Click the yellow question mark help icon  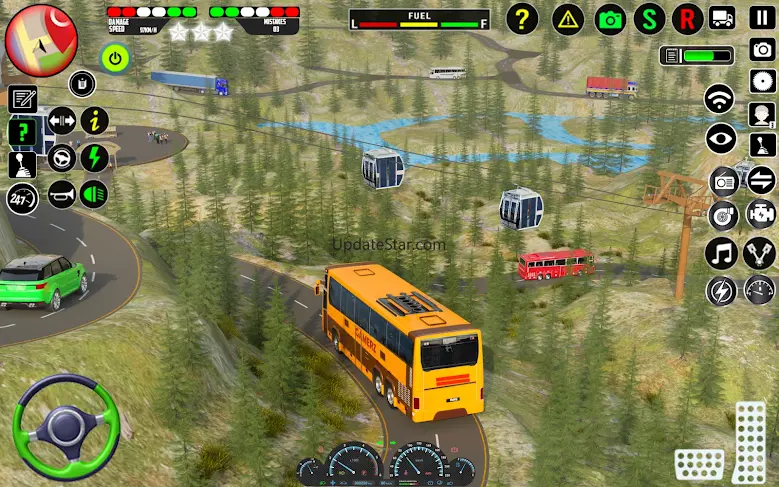[x=521, y=18]
